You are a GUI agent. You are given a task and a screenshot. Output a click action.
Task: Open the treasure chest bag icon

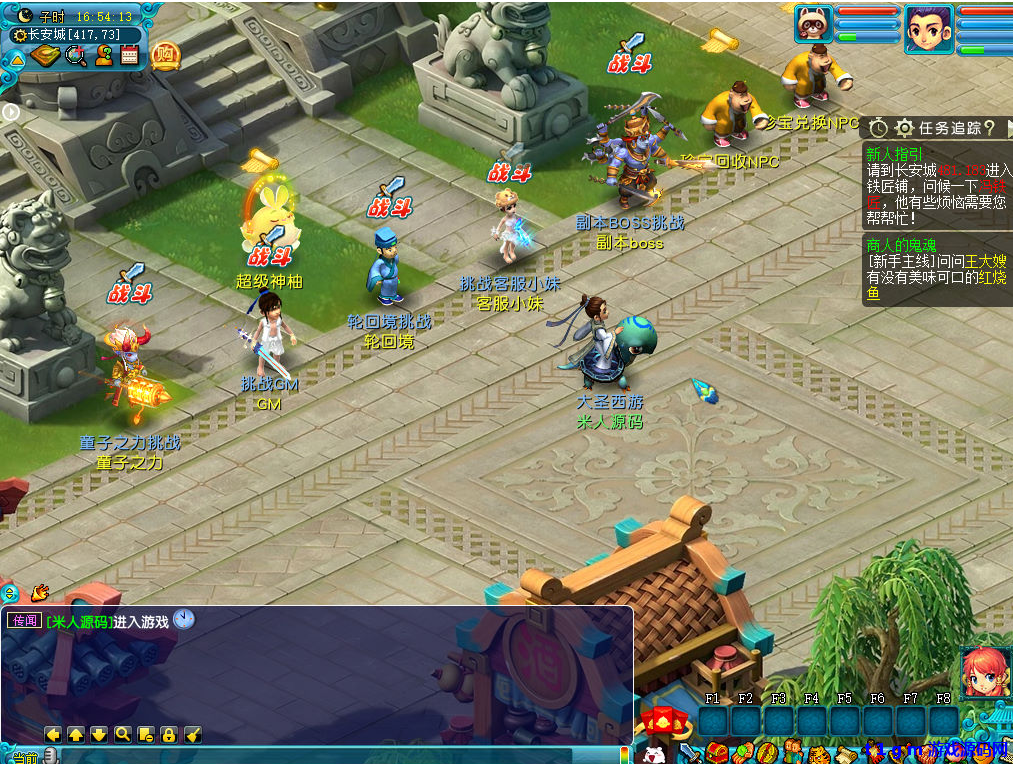point(716,753)
